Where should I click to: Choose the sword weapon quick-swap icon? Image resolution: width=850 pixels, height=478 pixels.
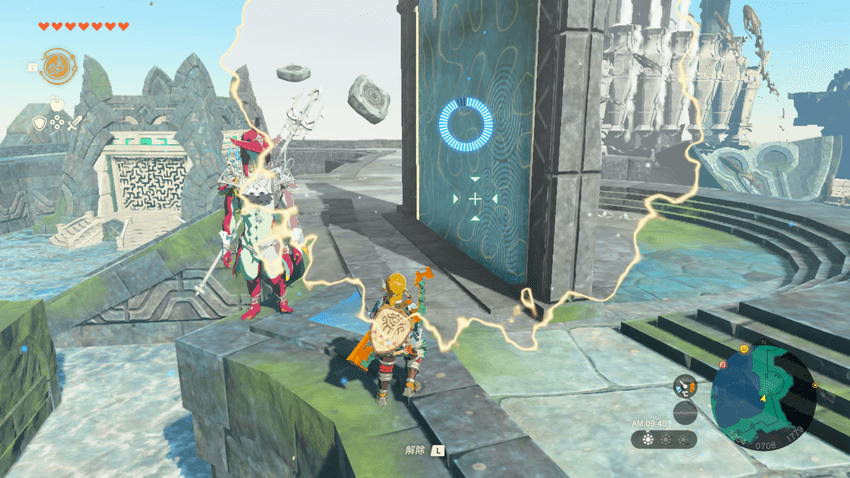click(76, 123)
